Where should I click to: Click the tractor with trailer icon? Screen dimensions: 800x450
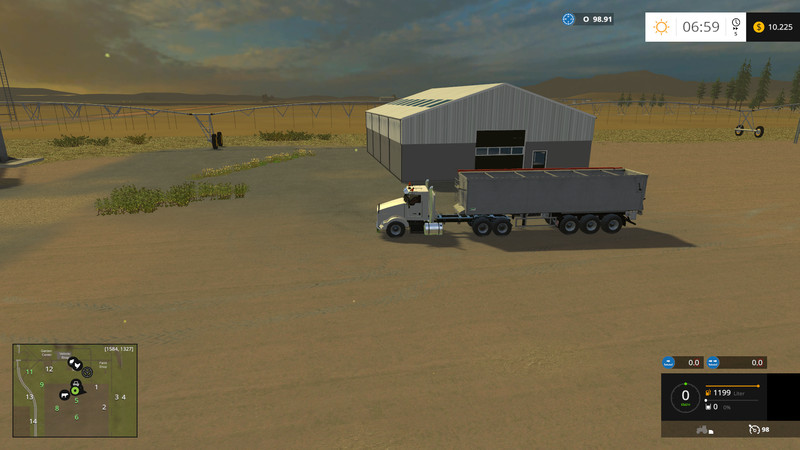tap(703, 430)
